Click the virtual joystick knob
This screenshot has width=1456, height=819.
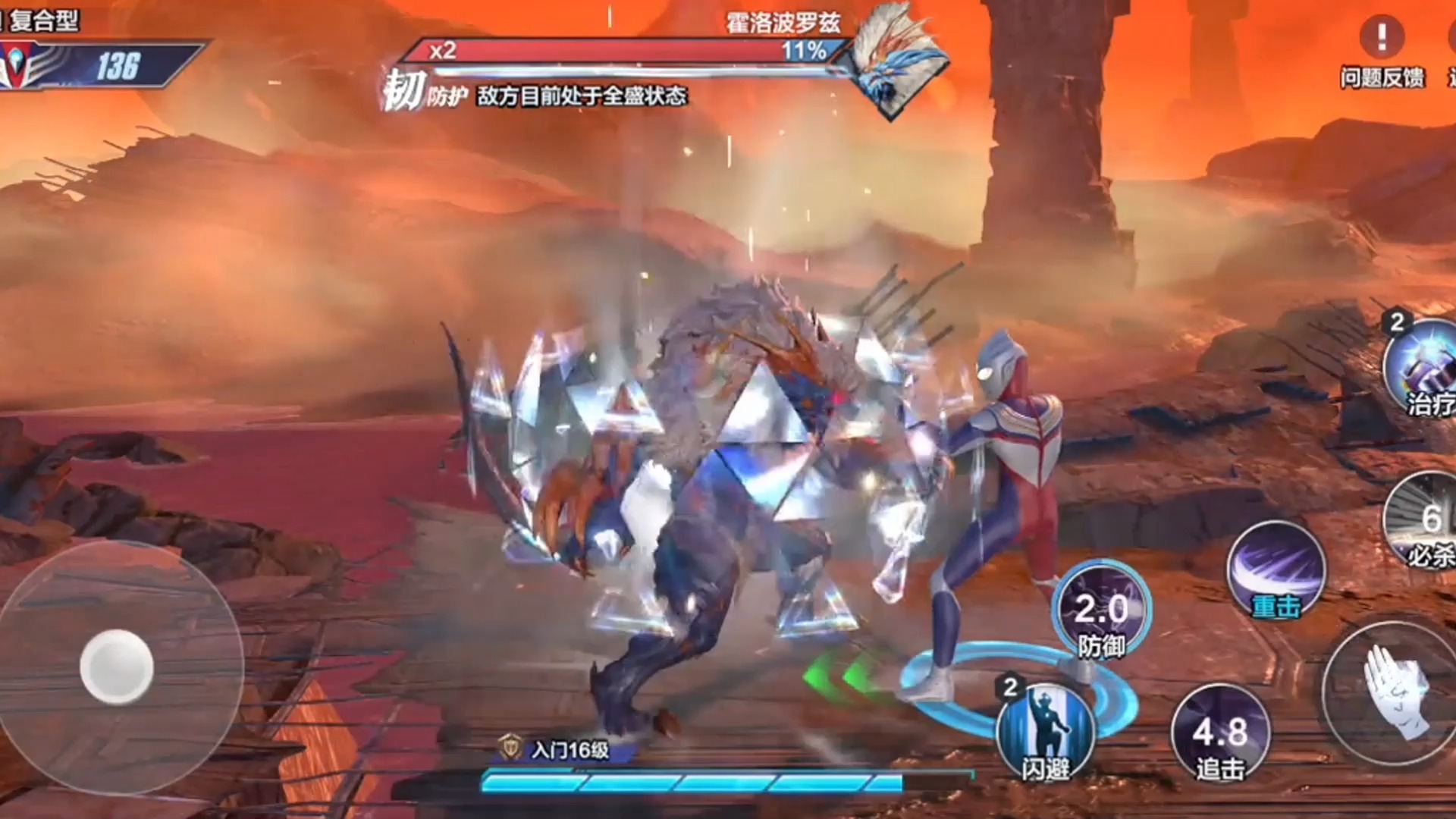pos(117,667)
